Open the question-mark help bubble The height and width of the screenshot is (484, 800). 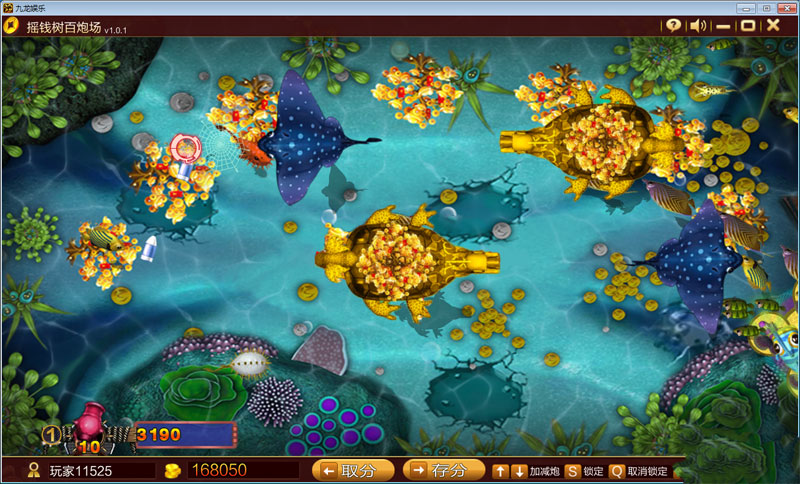674,25
